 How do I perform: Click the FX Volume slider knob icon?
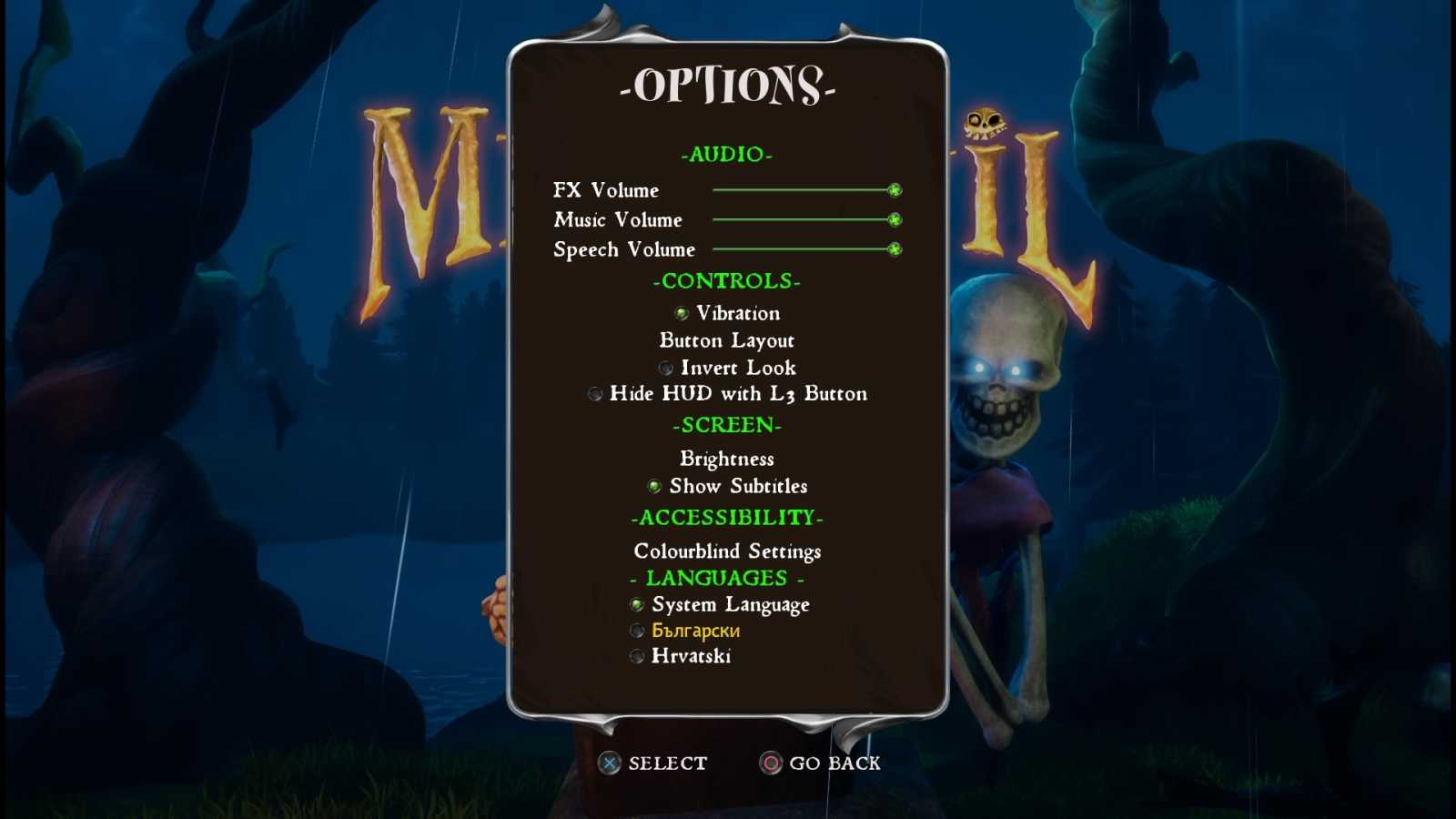(x=894, y=189)
